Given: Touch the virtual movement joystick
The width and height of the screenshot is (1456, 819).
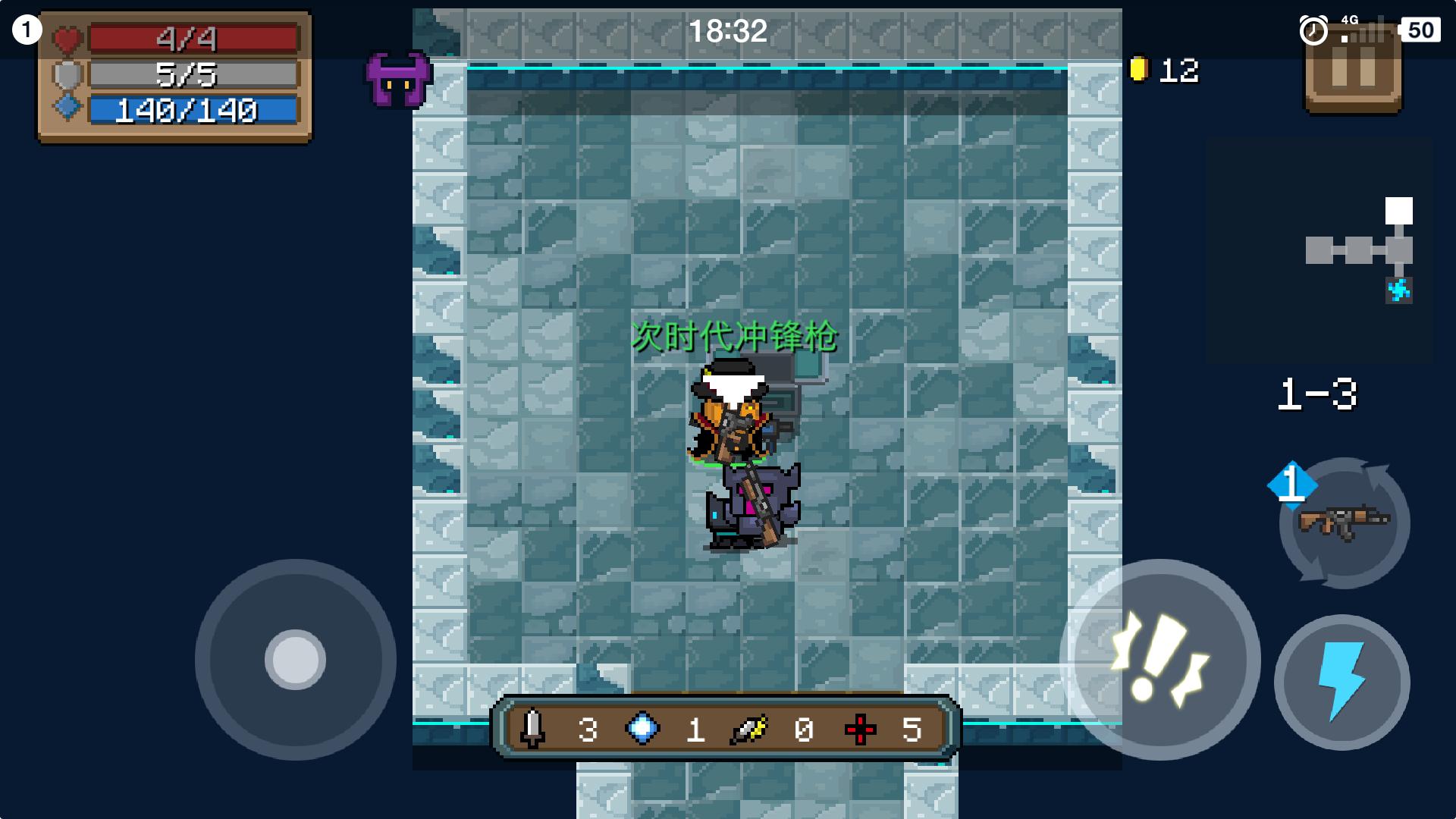Looking at the screenshot, I should click(x=295, y=659).
